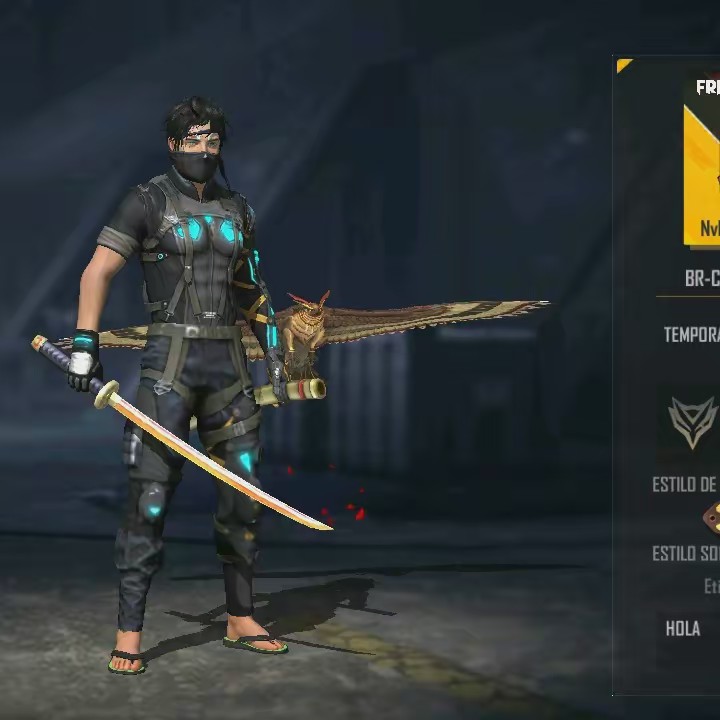Select the BR-C ranked mode tab
This screenshot has width=720, height=720.
tap(701, 279)
